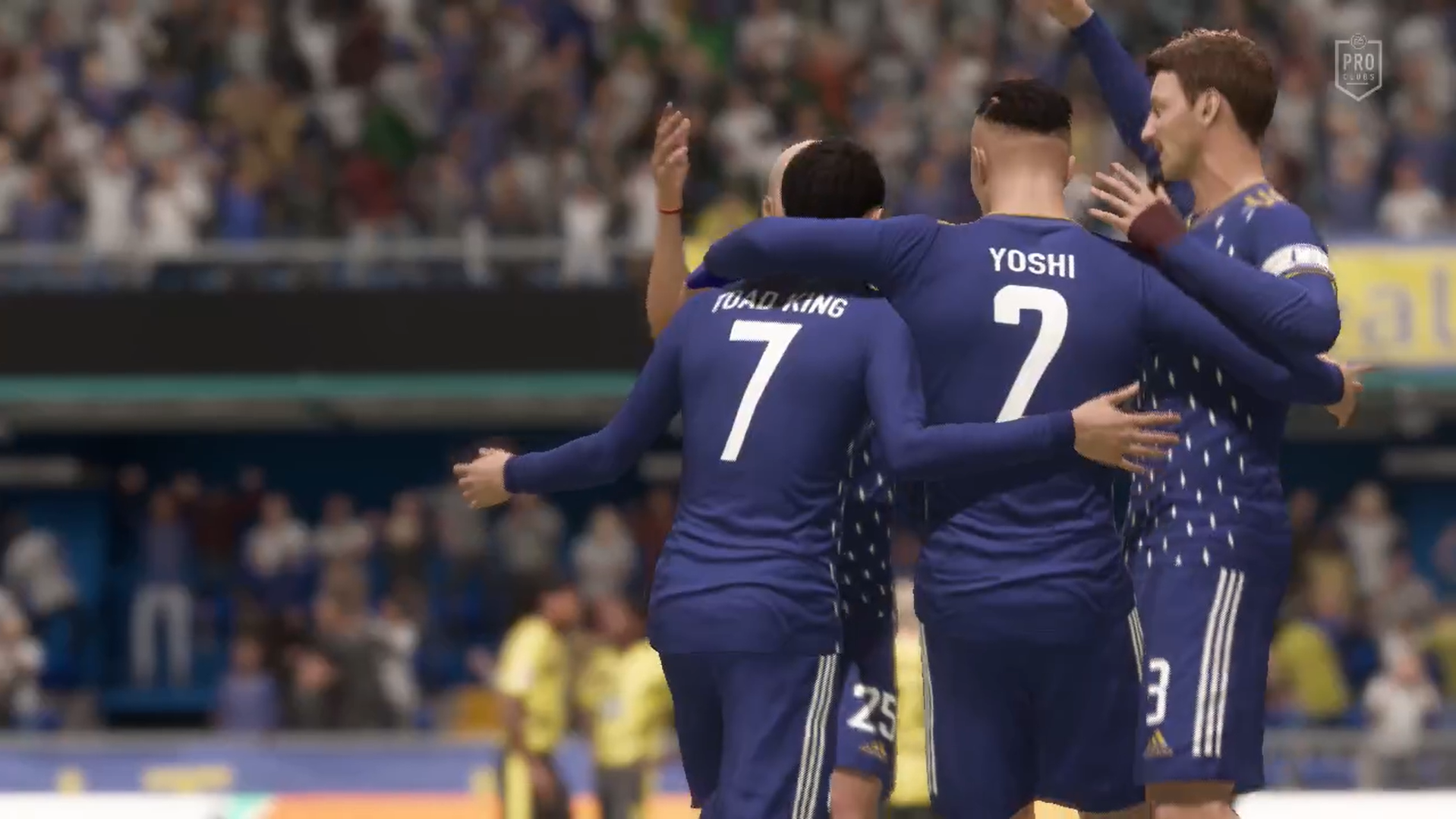Click the EA Pro Clubs badge logo
1456x819 pixels.
click(x=1357, y=67)
